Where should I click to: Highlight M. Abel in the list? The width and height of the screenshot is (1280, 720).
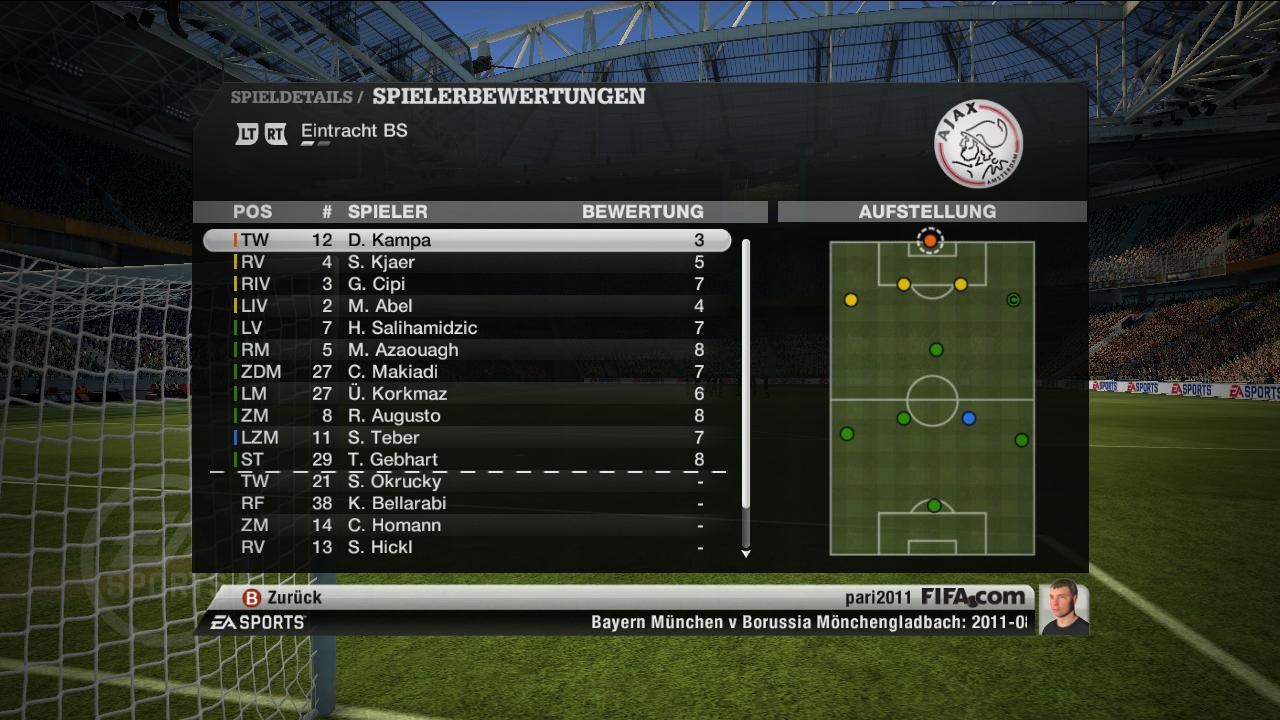coord(467,306)
